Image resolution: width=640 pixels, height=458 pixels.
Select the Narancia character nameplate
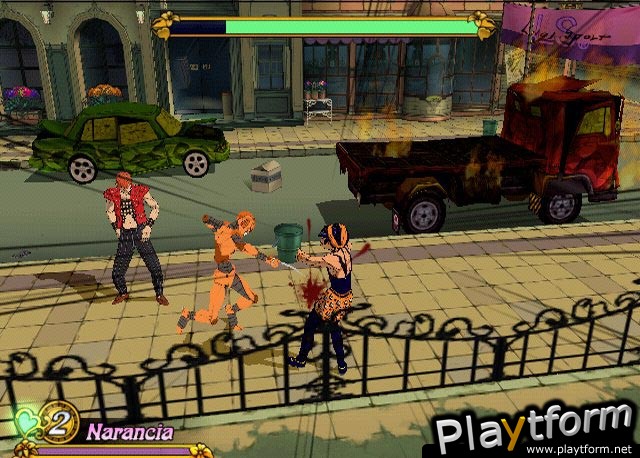(x=129, y=432)
